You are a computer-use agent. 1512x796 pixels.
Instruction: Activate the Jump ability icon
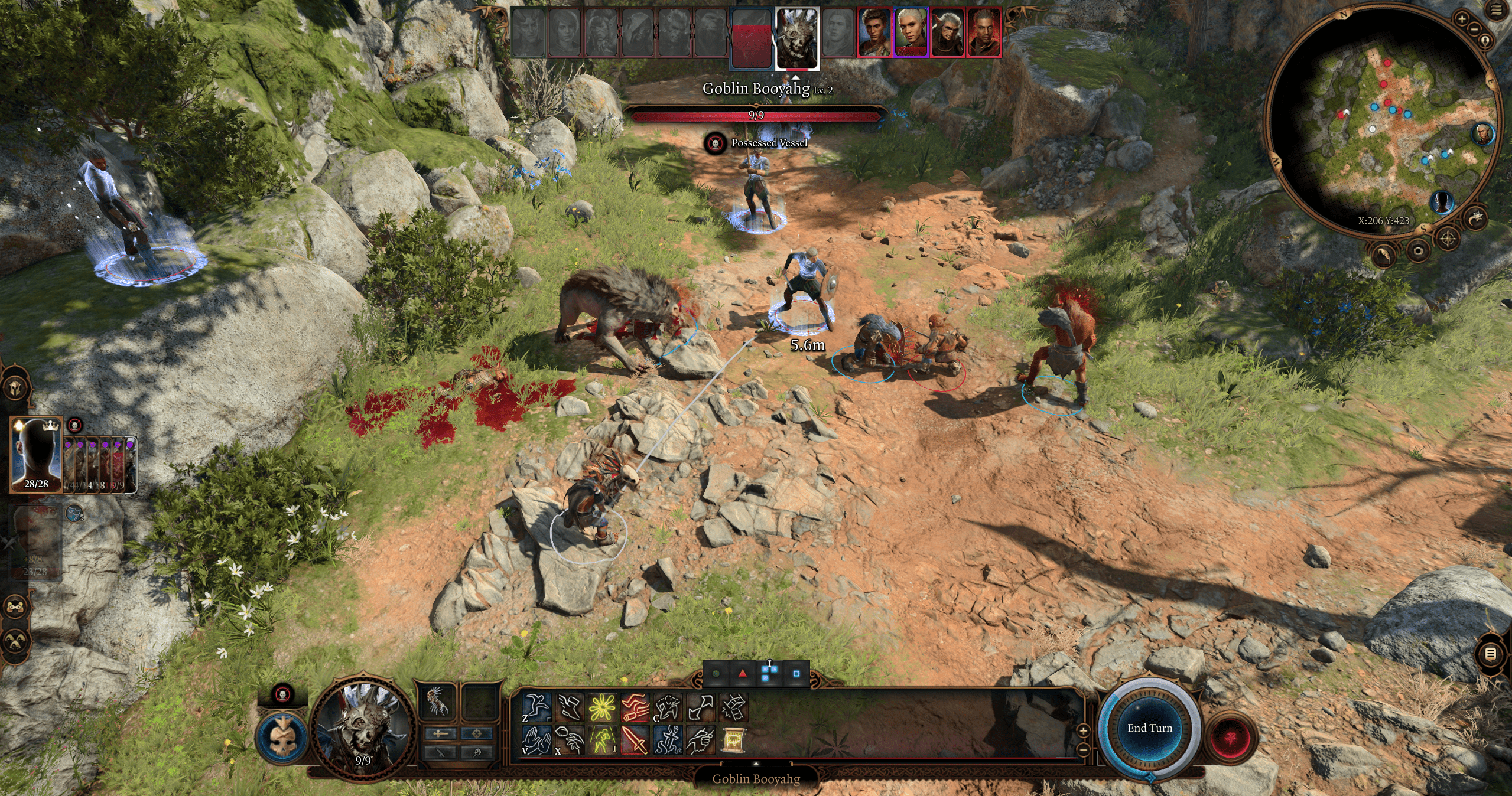tap(537, 707)
